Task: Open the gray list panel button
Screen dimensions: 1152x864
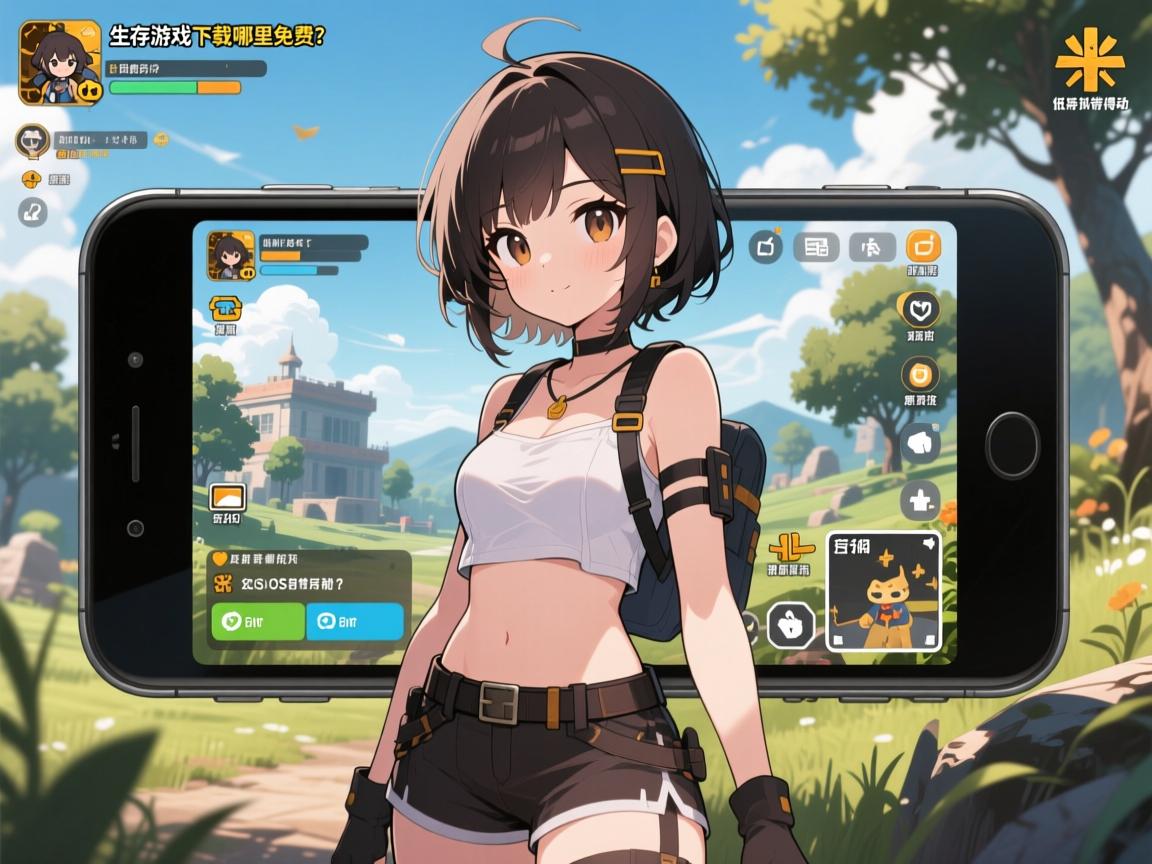Action: pyautogui.click(x=816, y=246)
